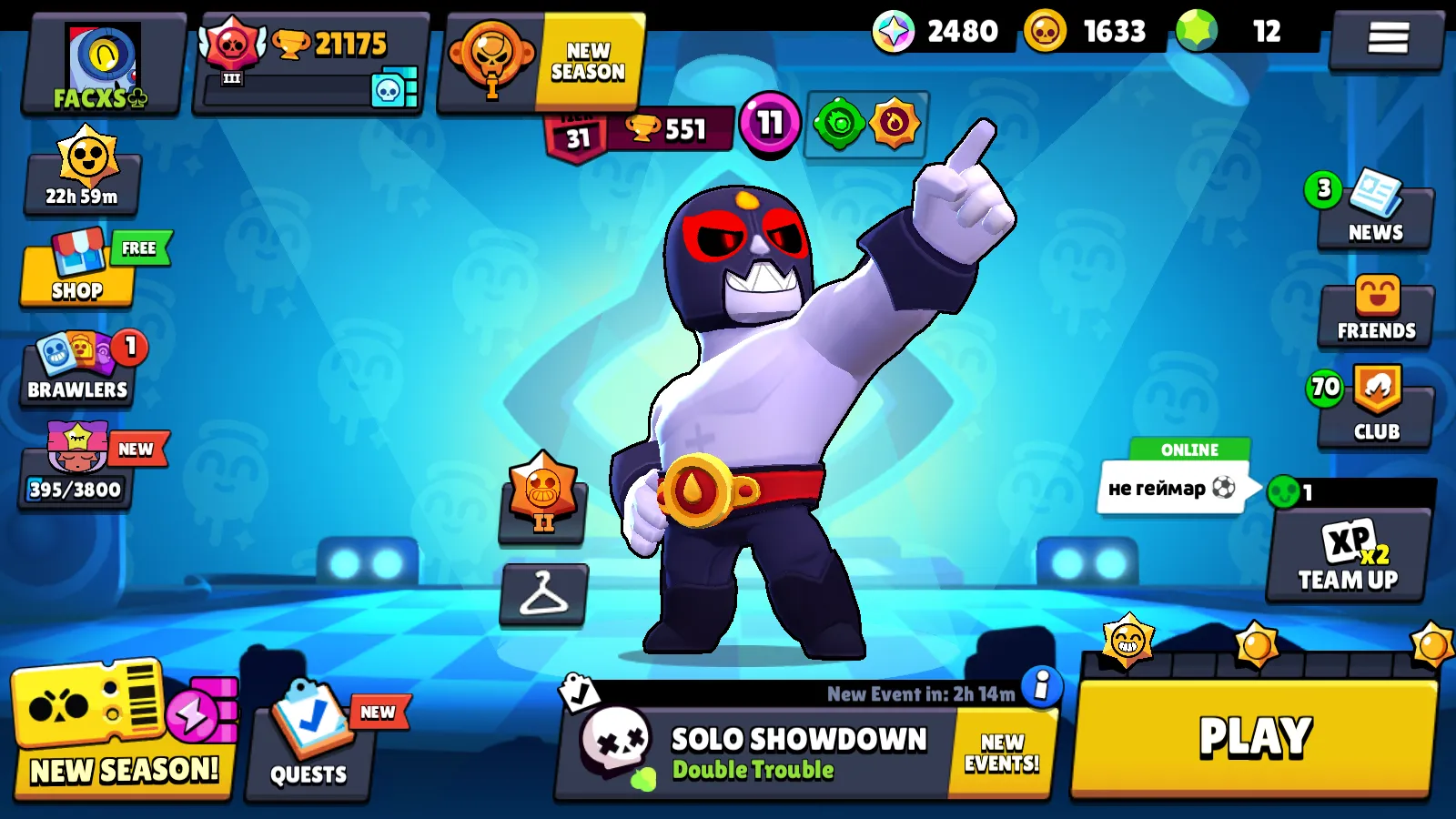Open the Friends list

1374,314
